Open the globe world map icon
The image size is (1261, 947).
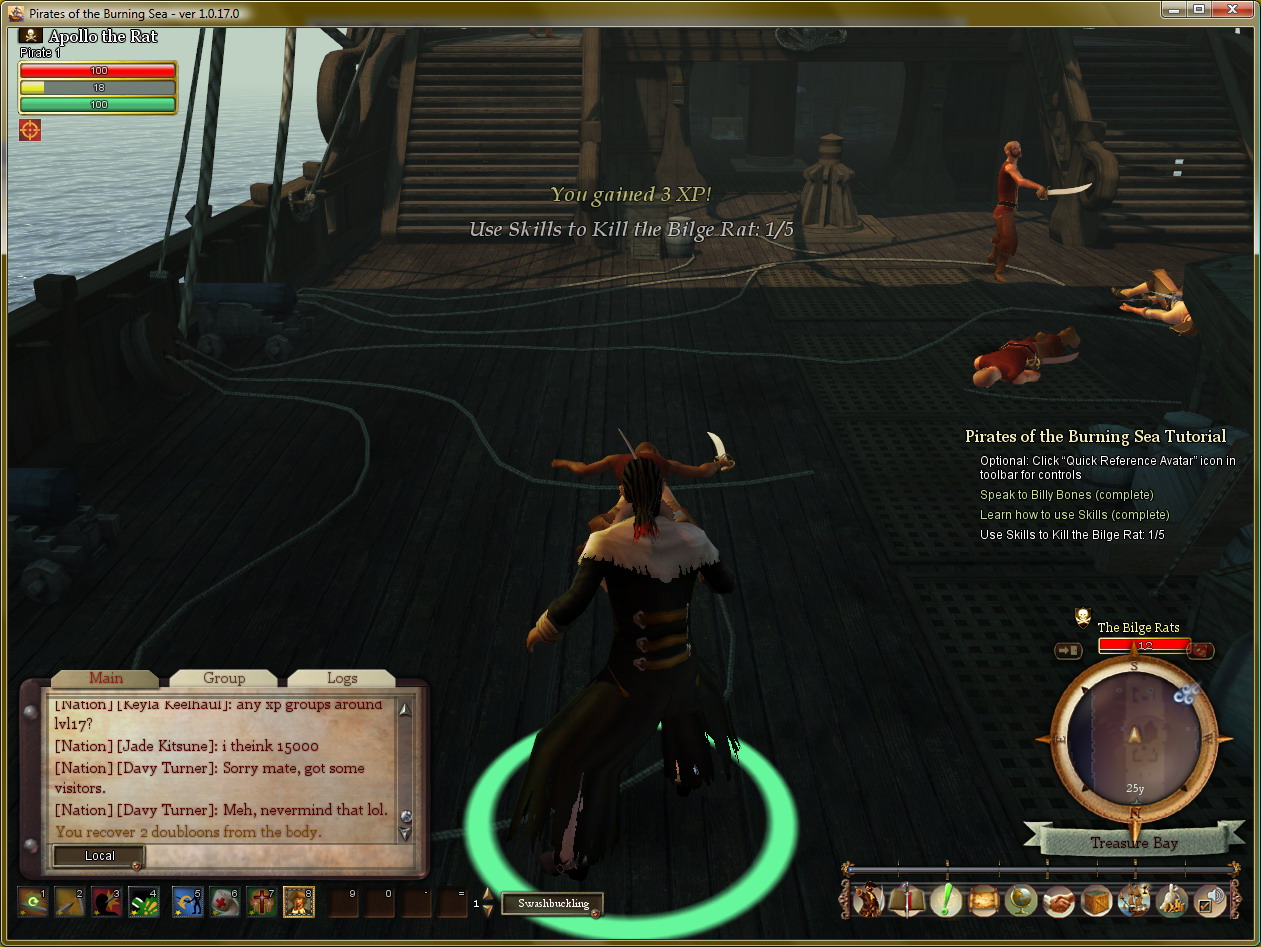click(1020, 900)
